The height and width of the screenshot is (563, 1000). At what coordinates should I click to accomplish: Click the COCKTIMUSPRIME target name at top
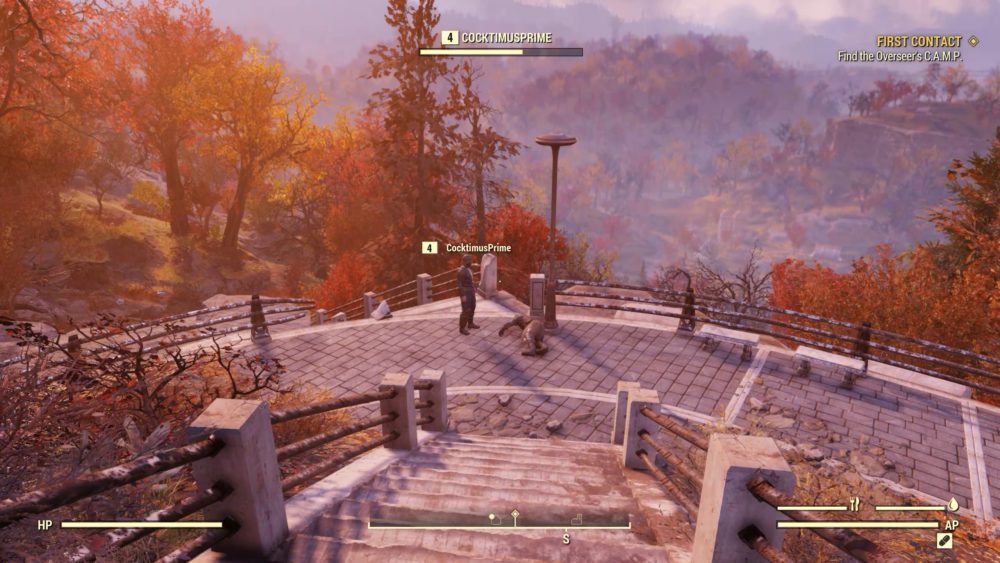(x=506, y=38)
